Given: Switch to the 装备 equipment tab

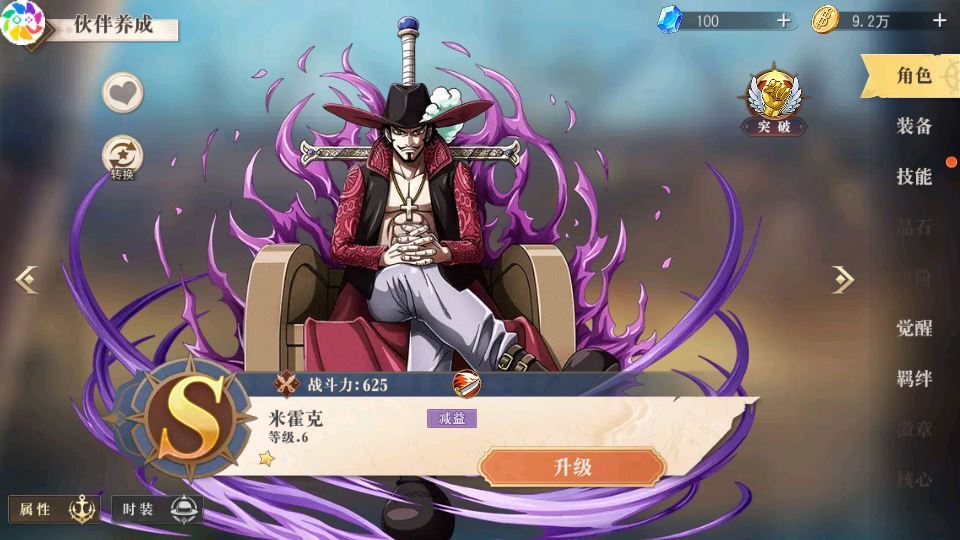Looking at the screenshot, I should click(x=913, y=126).
